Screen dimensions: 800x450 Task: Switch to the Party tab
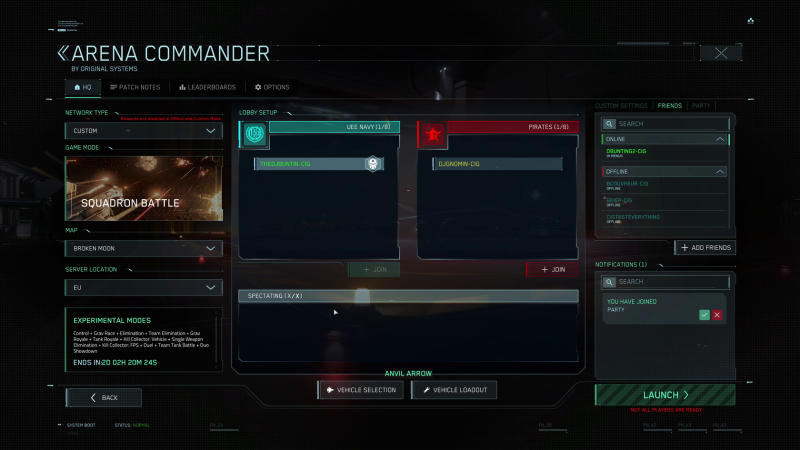701,105
